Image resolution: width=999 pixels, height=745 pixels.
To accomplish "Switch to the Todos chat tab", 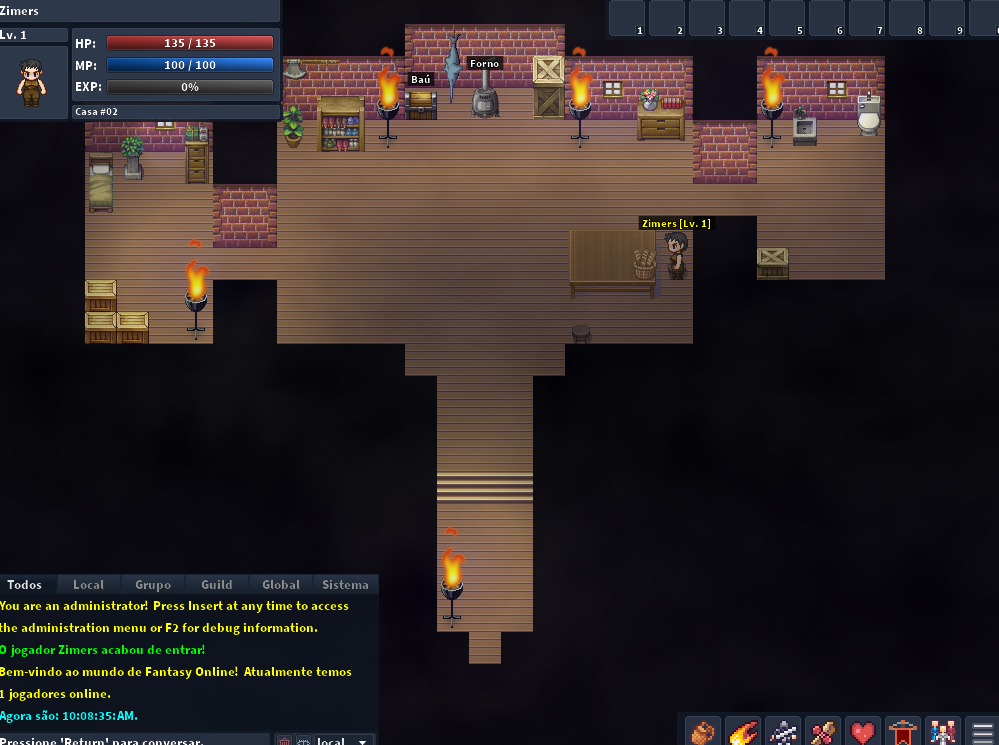I will pos(24,585).
